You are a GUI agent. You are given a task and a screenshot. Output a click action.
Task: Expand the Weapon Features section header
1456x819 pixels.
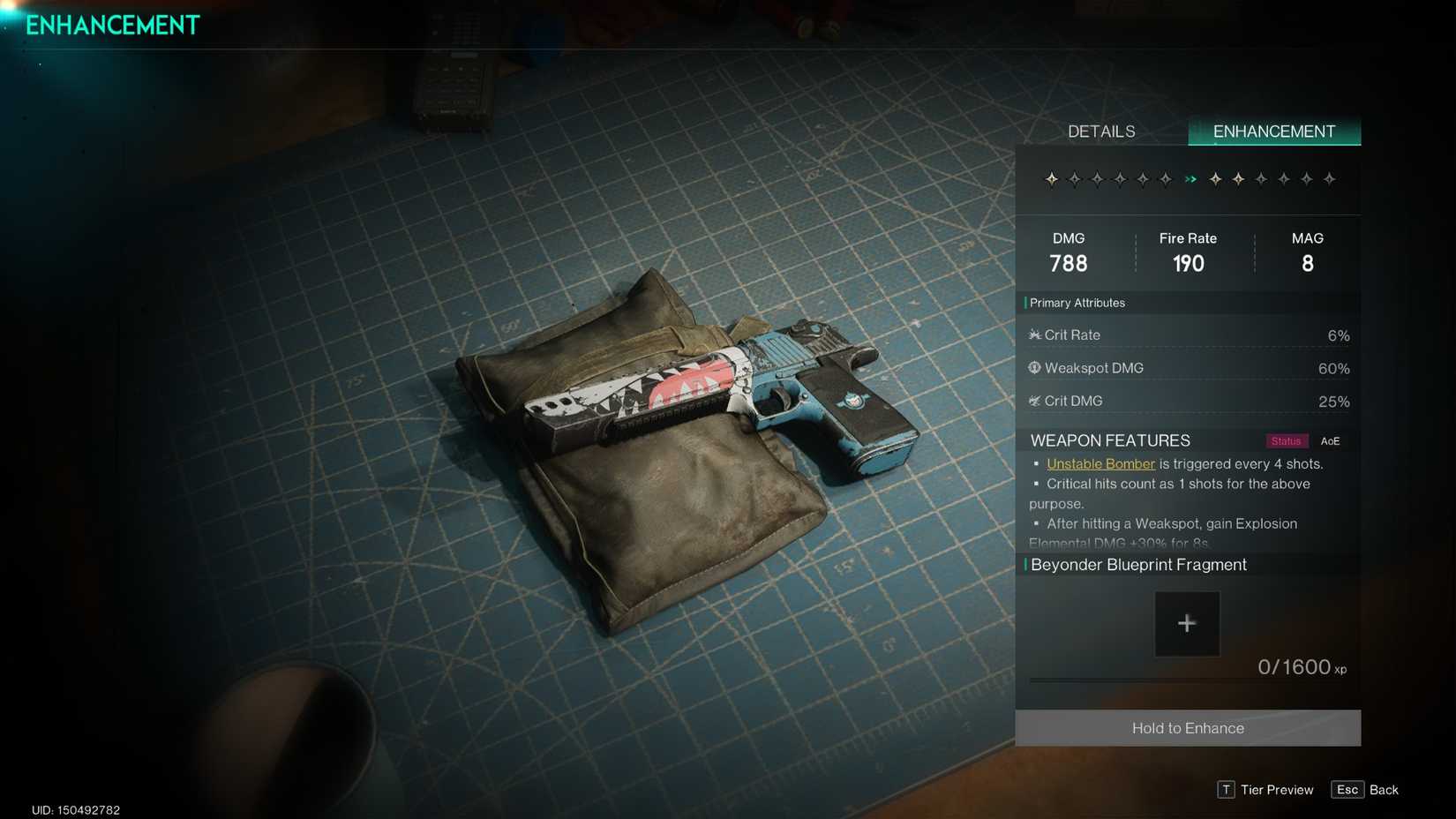pyautogui.click(x=1109, y=440)
